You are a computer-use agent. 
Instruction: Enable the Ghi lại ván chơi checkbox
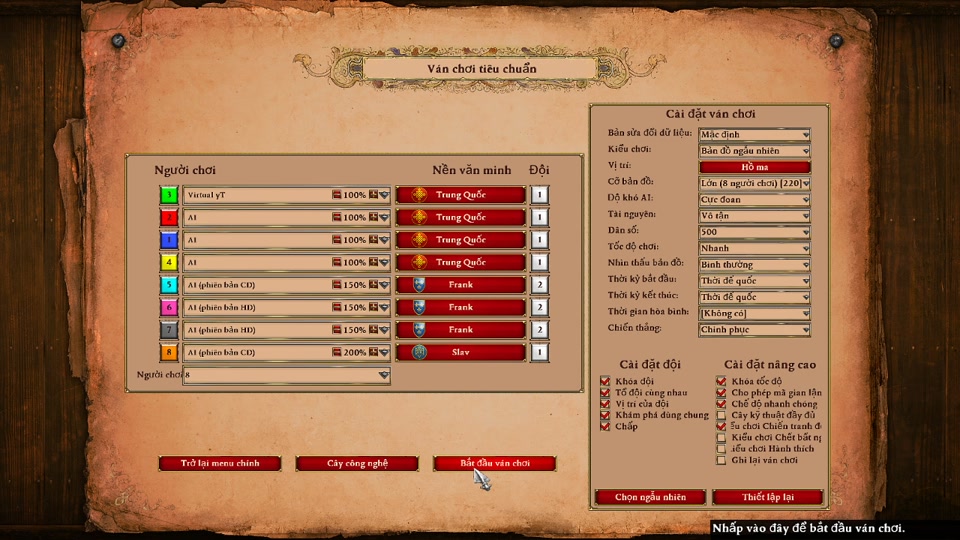(x=721, y=460)
